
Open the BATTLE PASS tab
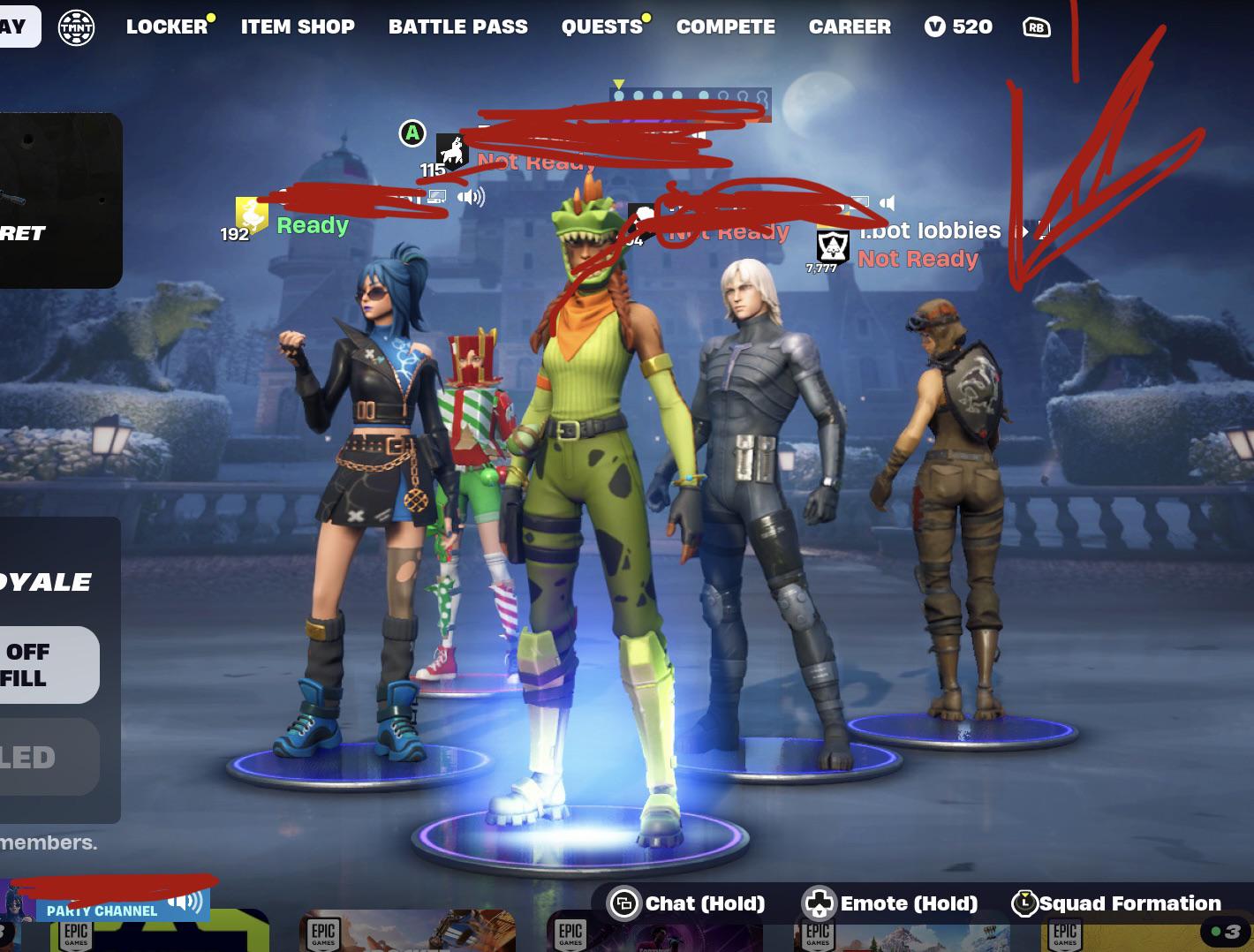pyautogui.click(x=457, y=26)
